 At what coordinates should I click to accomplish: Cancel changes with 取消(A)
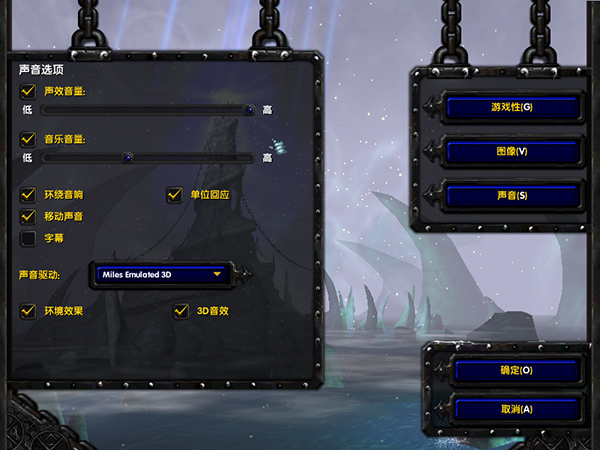516,408
